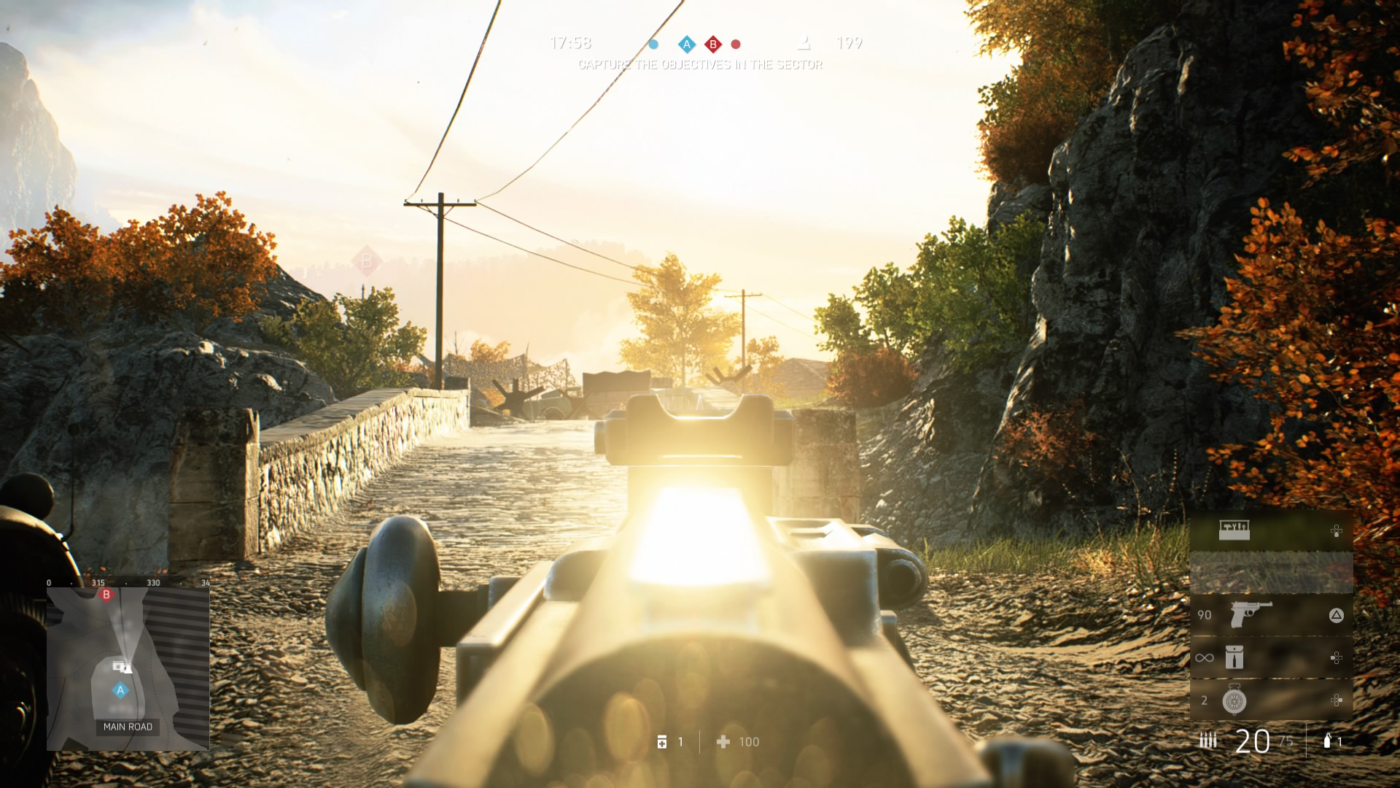Toggle objective B marker on the HUD
The width and height of the screenshot is (1400, 788).
click(712, 42)
